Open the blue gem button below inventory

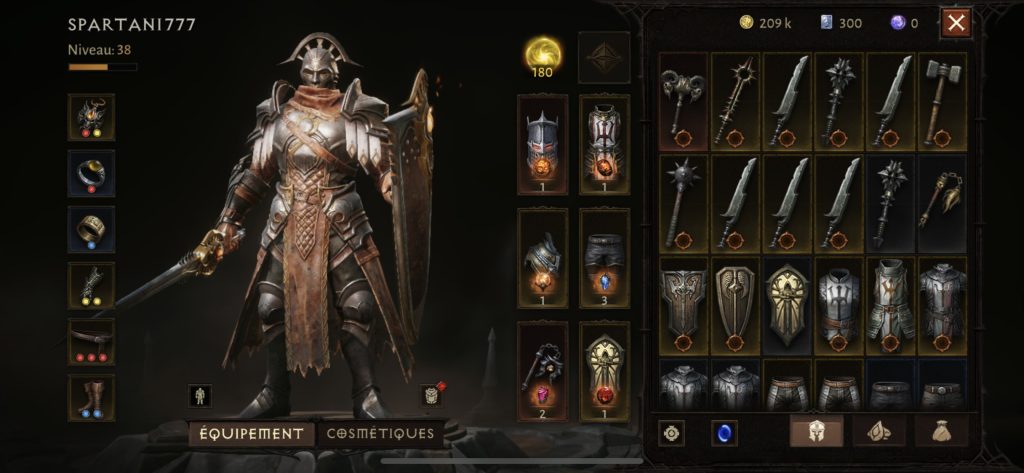tap(724, 433)
